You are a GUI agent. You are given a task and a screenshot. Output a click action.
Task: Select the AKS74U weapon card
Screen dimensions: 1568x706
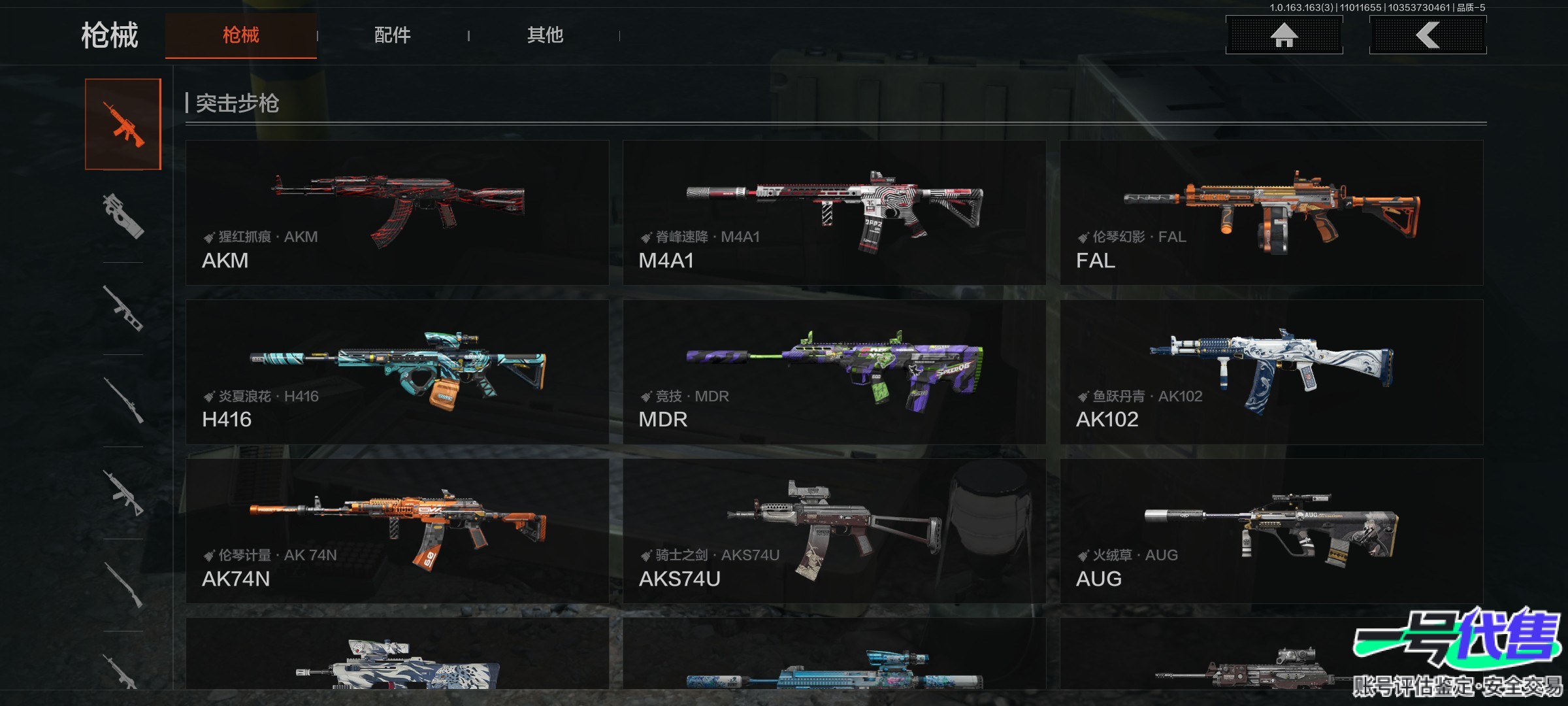tap(834, 531)
